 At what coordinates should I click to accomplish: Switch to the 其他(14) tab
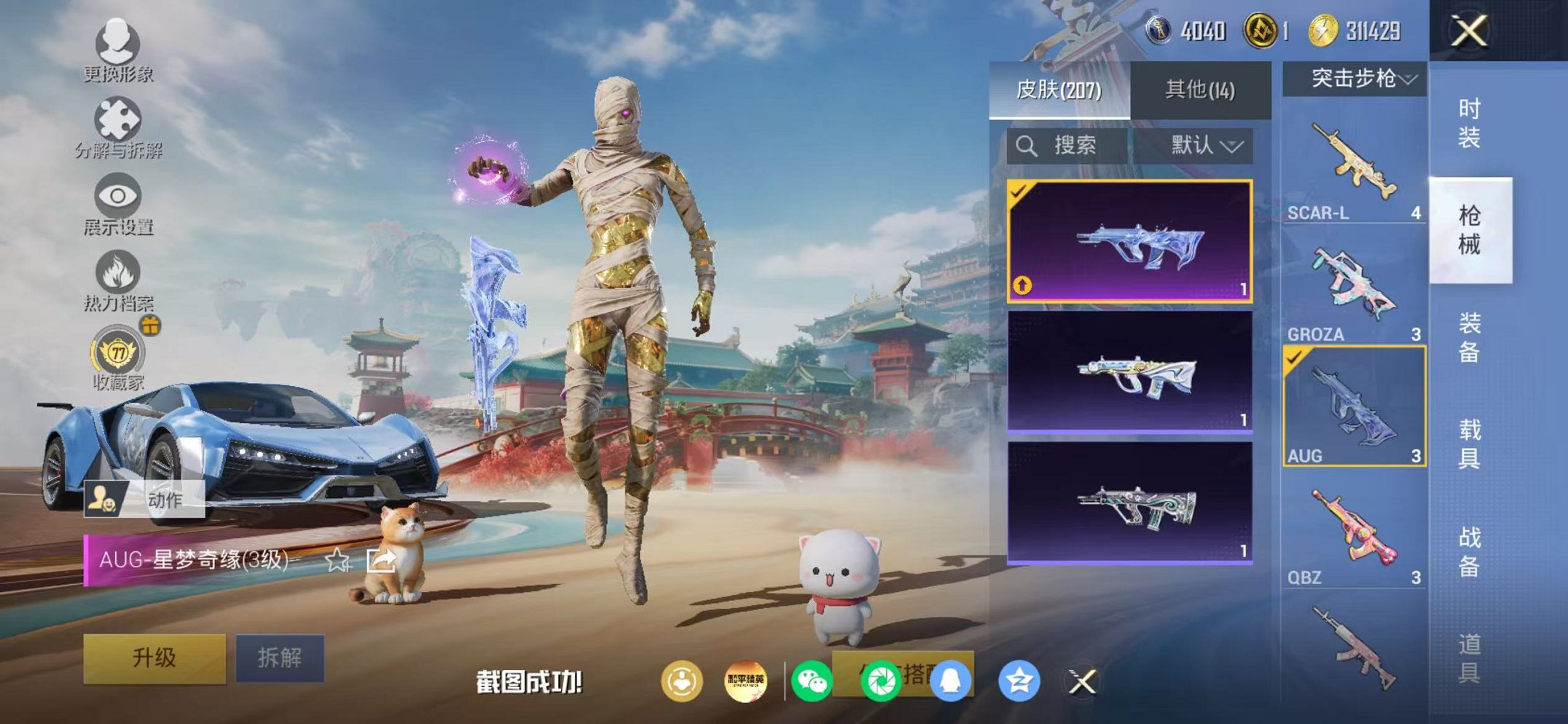click(1201, 87)
